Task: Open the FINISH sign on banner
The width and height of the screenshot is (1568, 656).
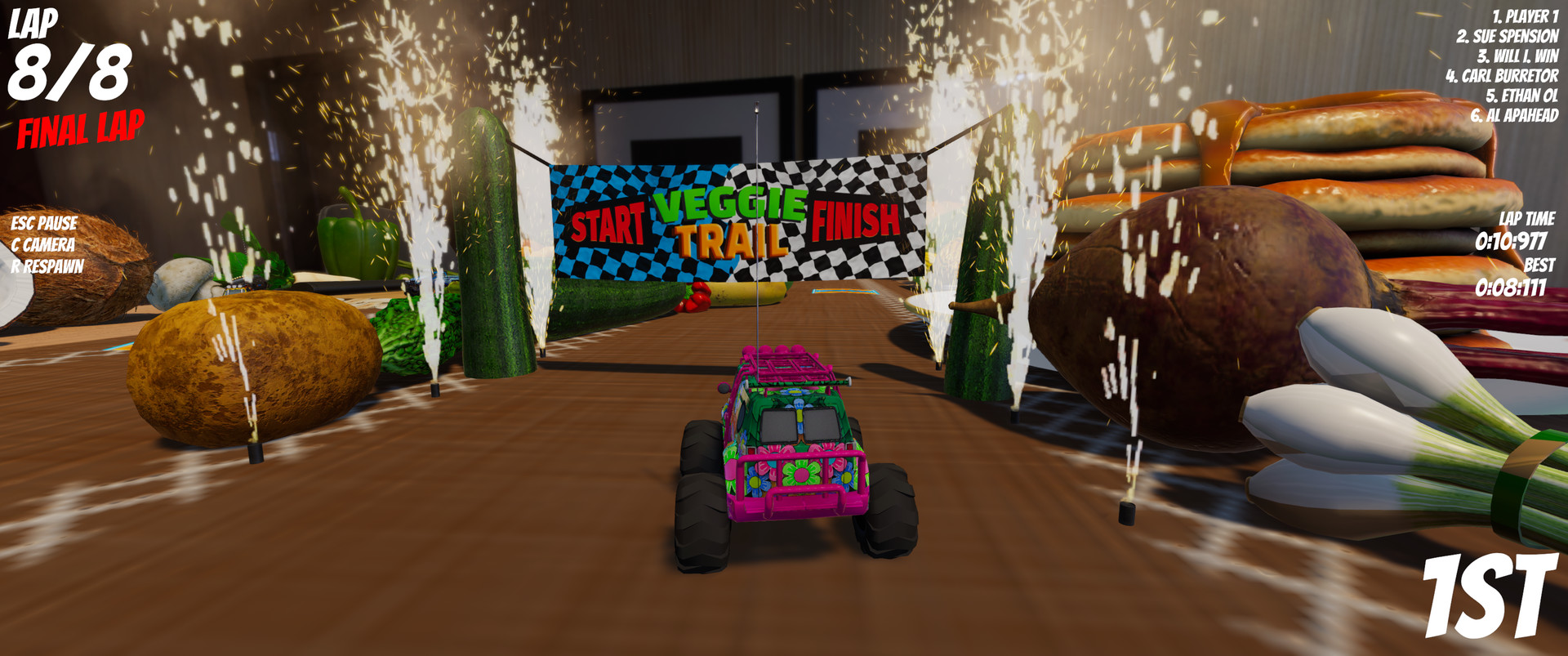Action: [857, 221]
